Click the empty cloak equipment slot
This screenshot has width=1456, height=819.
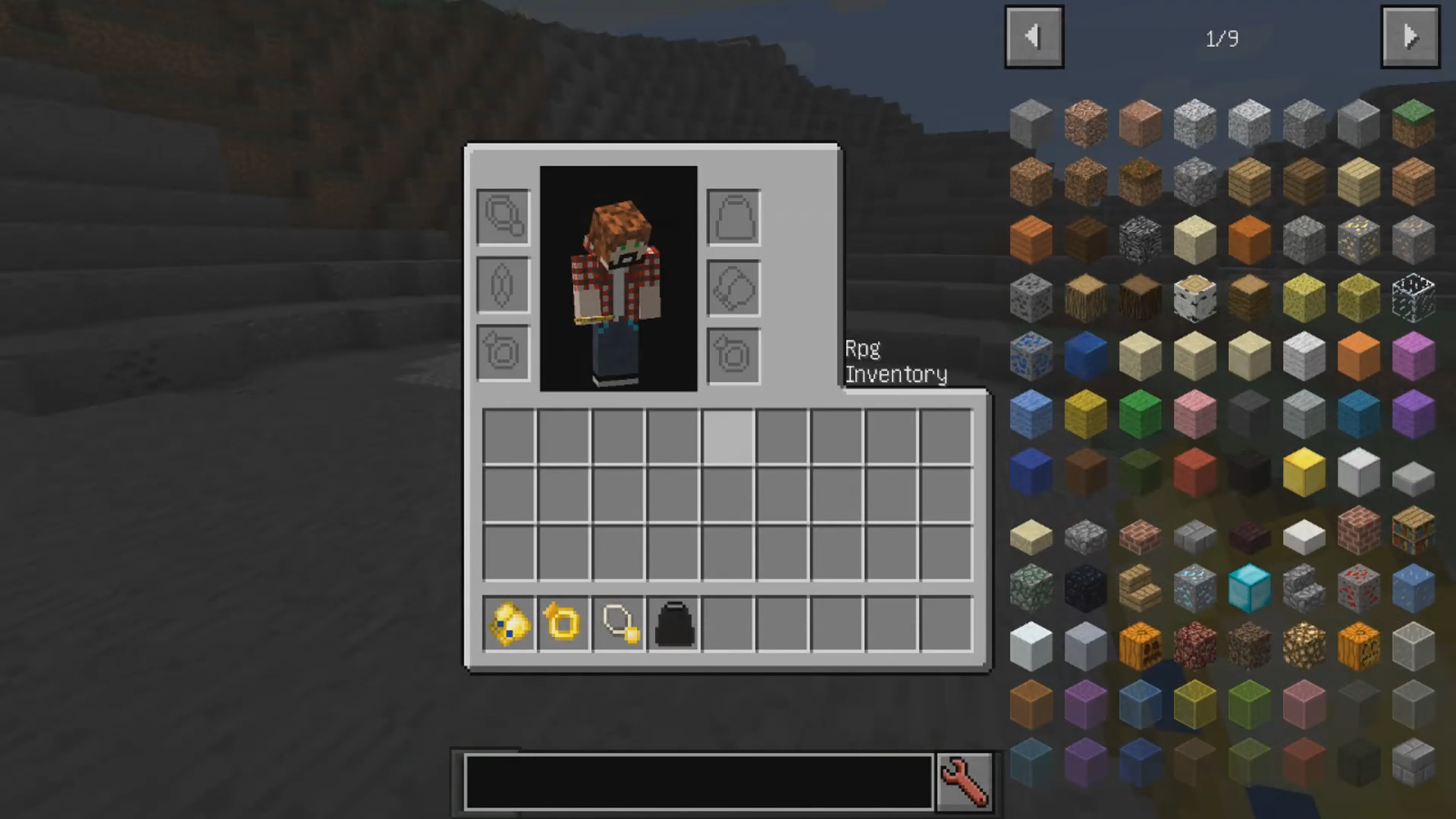(x=733, y=217)
